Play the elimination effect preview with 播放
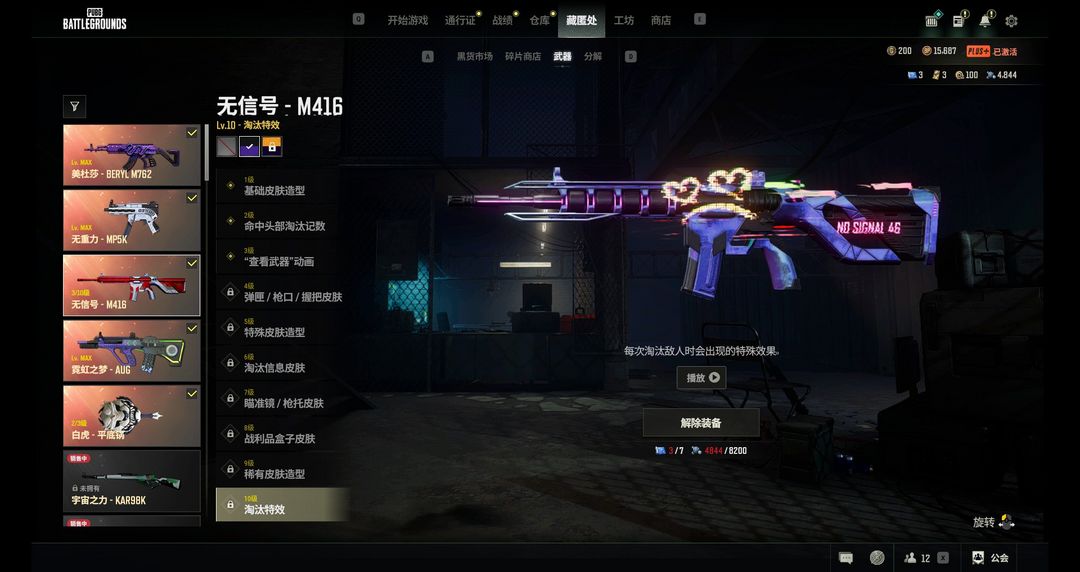This screenshot has width=1080, height=572. (701, 378)
